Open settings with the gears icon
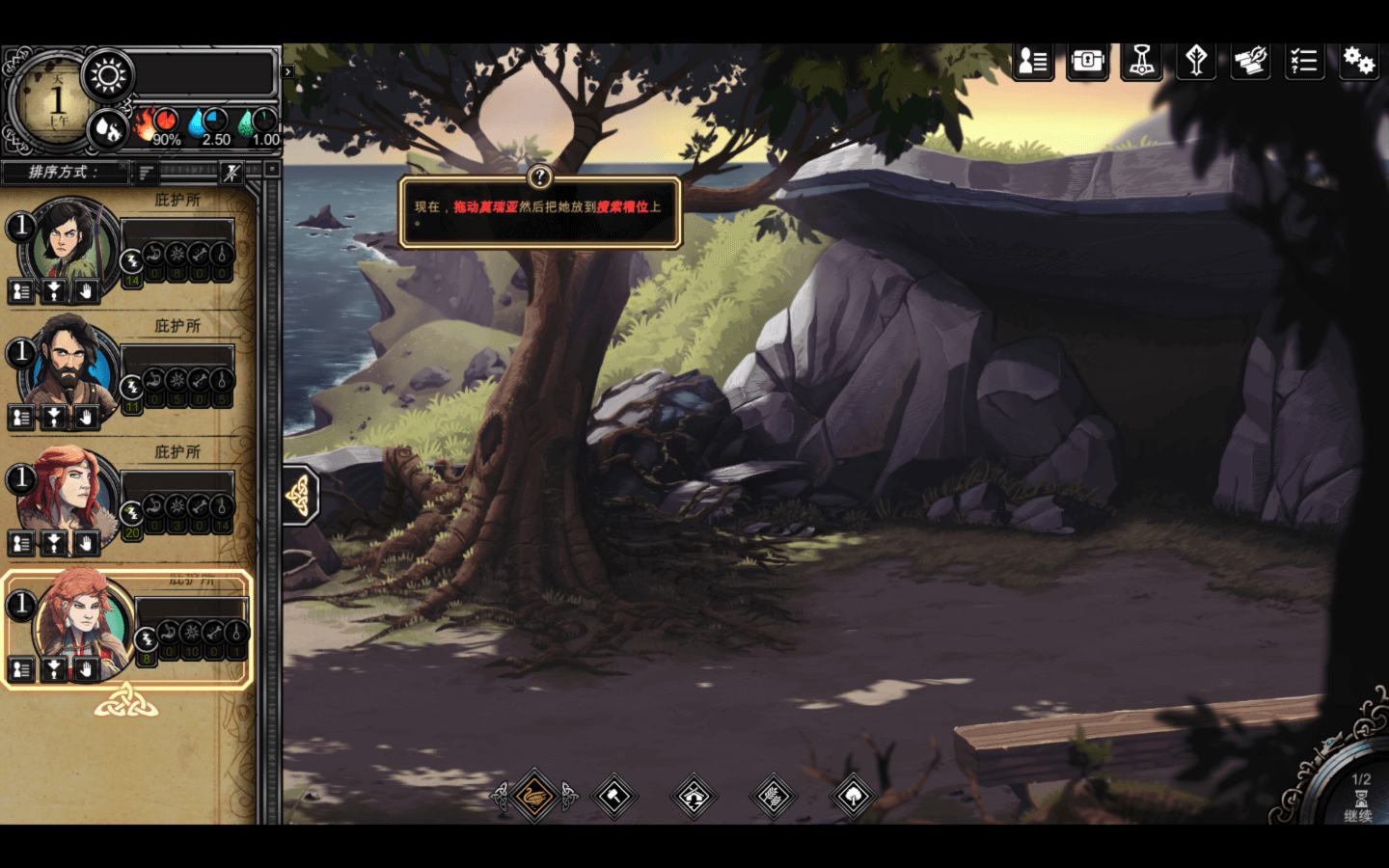Image resolution: width=1389 pixels, height=868 pixels. tap(1358, 62)
